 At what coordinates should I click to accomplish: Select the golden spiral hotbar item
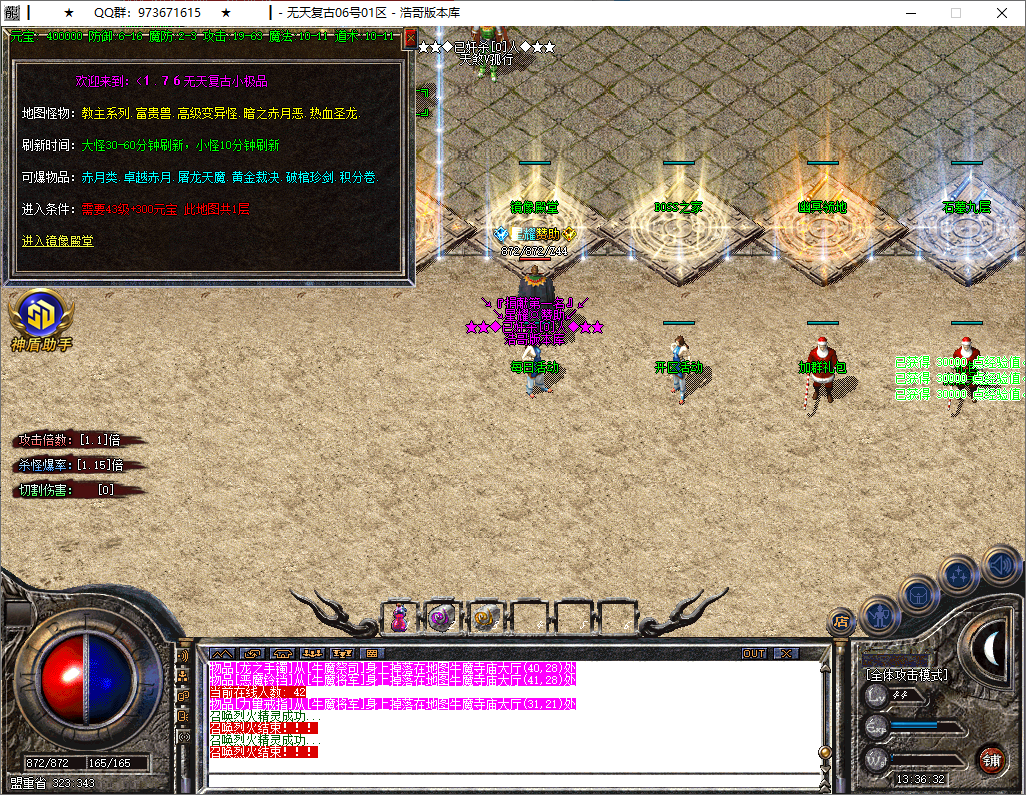click(485, 619)
